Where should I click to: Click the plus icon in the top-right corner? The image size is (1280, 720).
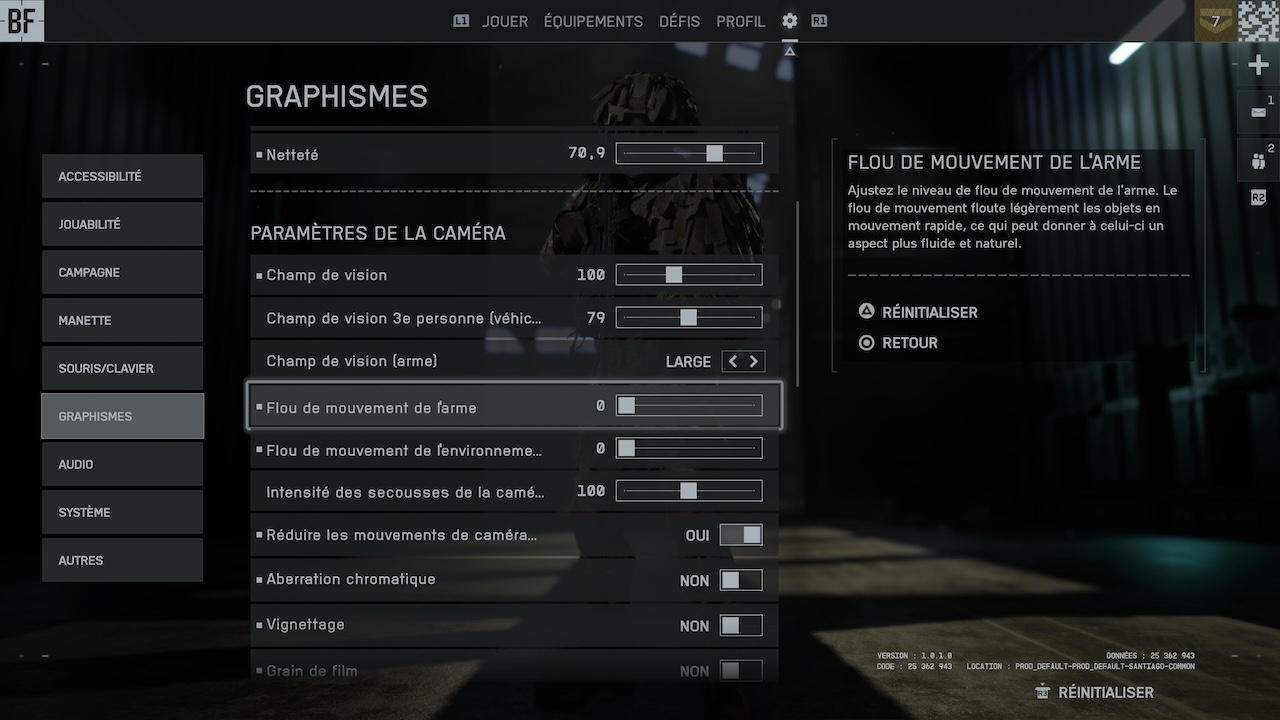click(1258, 66)
